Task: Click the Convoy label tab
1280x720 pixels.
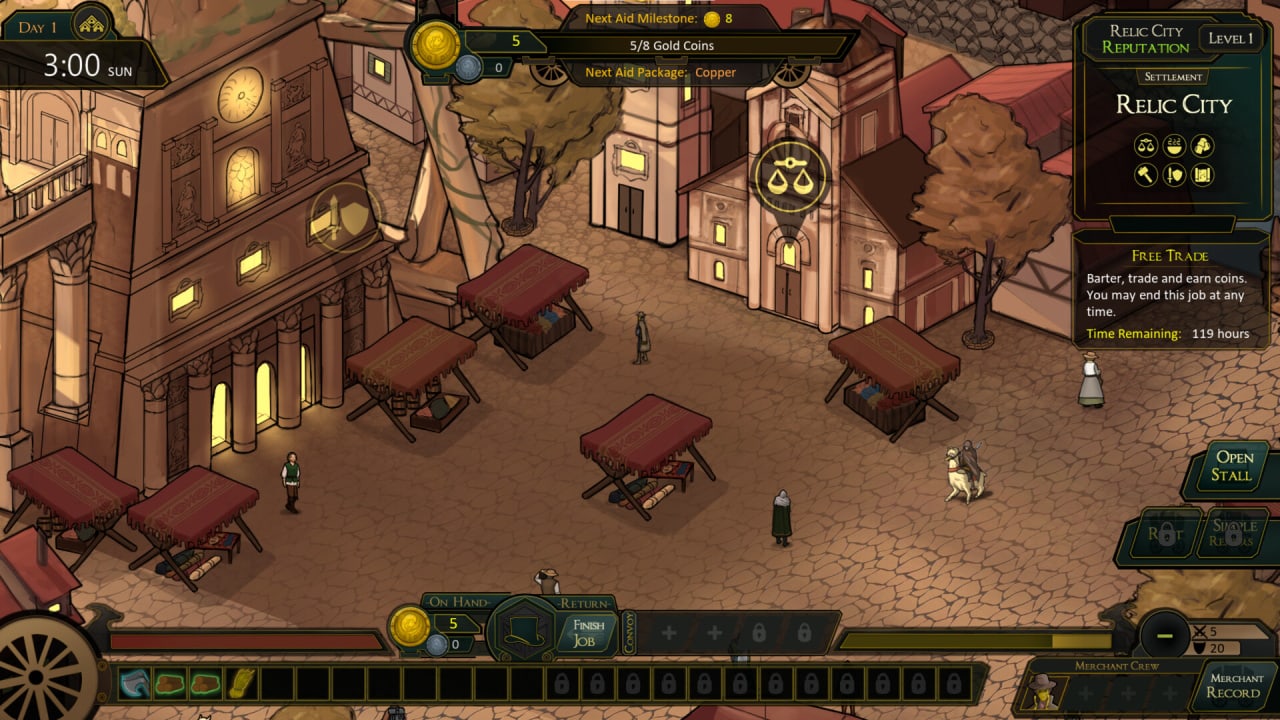Action: [x=629, y=633]
